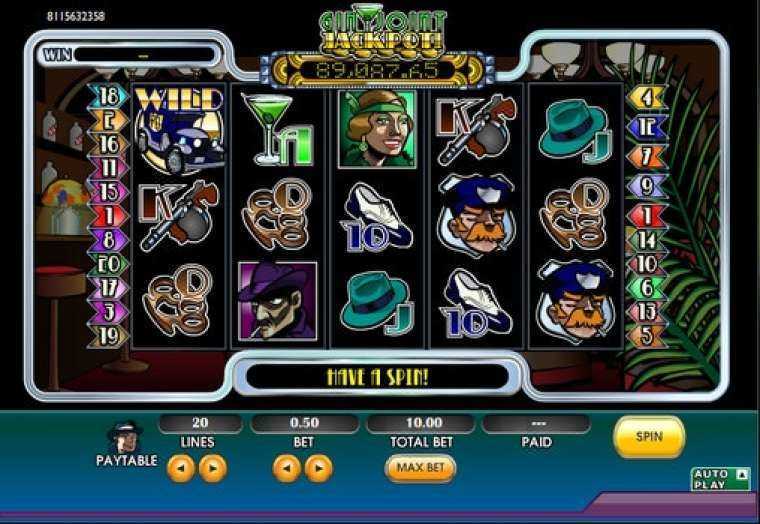The image size is (760, 524).
Task: Show payline marker 6
Action: [647, 288]
